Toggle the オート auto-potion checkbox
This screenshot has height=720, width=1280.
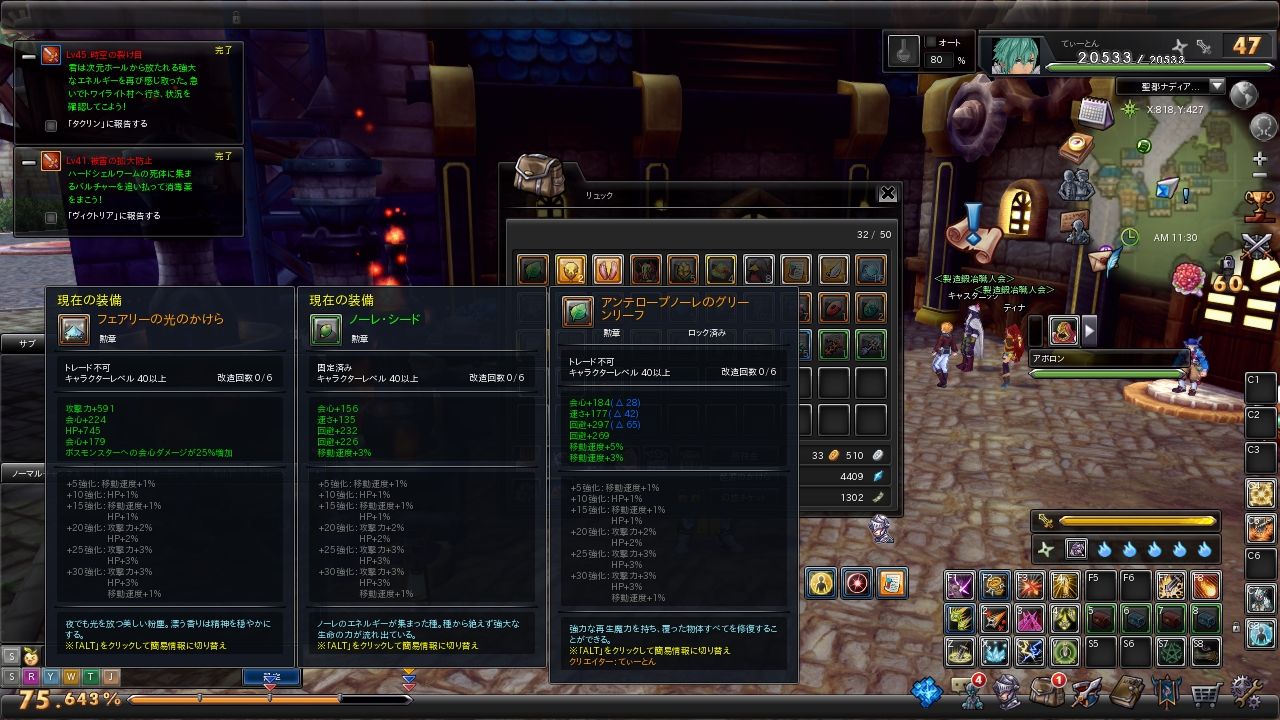(x=931, y=42)
